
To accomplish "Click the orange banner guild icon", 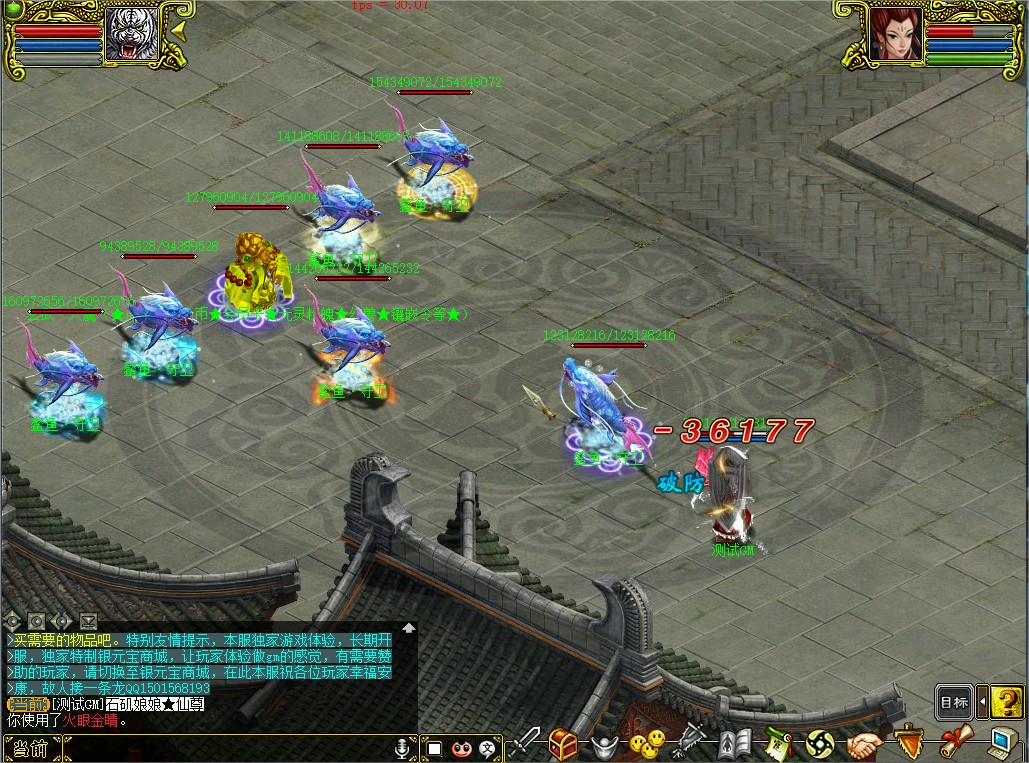I will 908,743.
